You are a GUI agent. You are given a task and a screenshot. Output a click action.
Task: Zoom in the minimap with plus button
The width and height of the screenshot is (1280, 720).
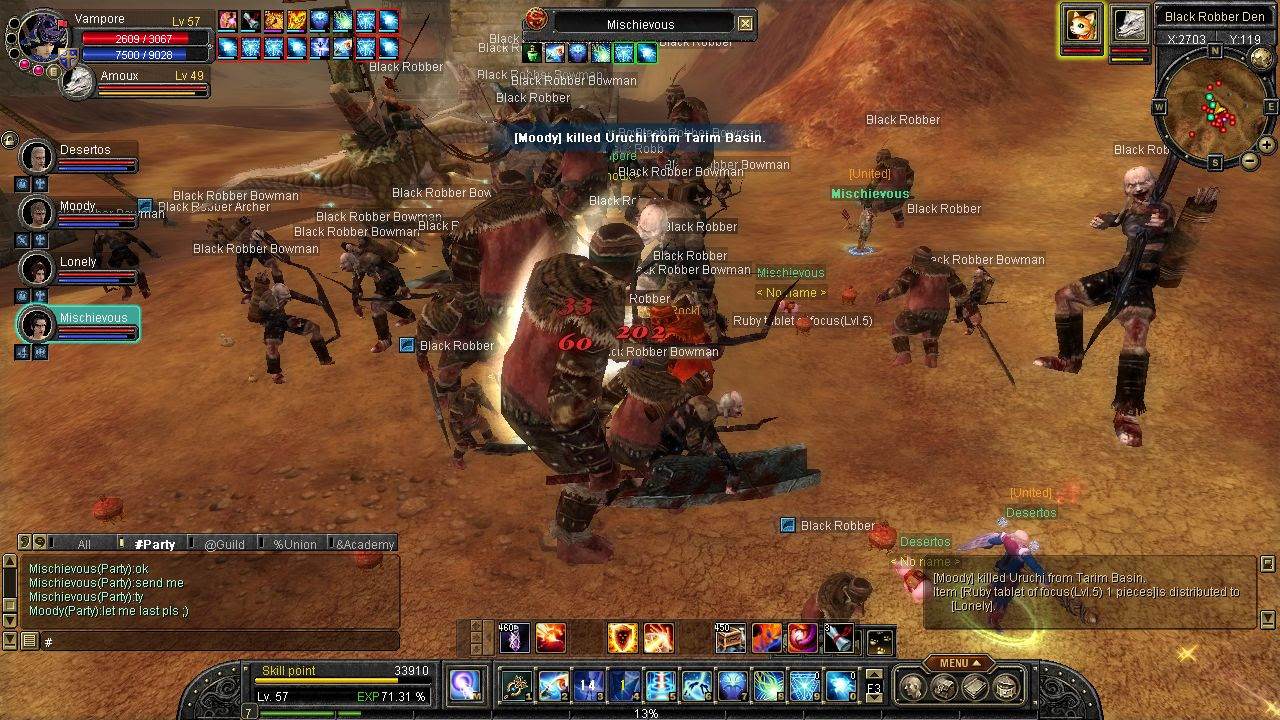[x=1266, y=145]
